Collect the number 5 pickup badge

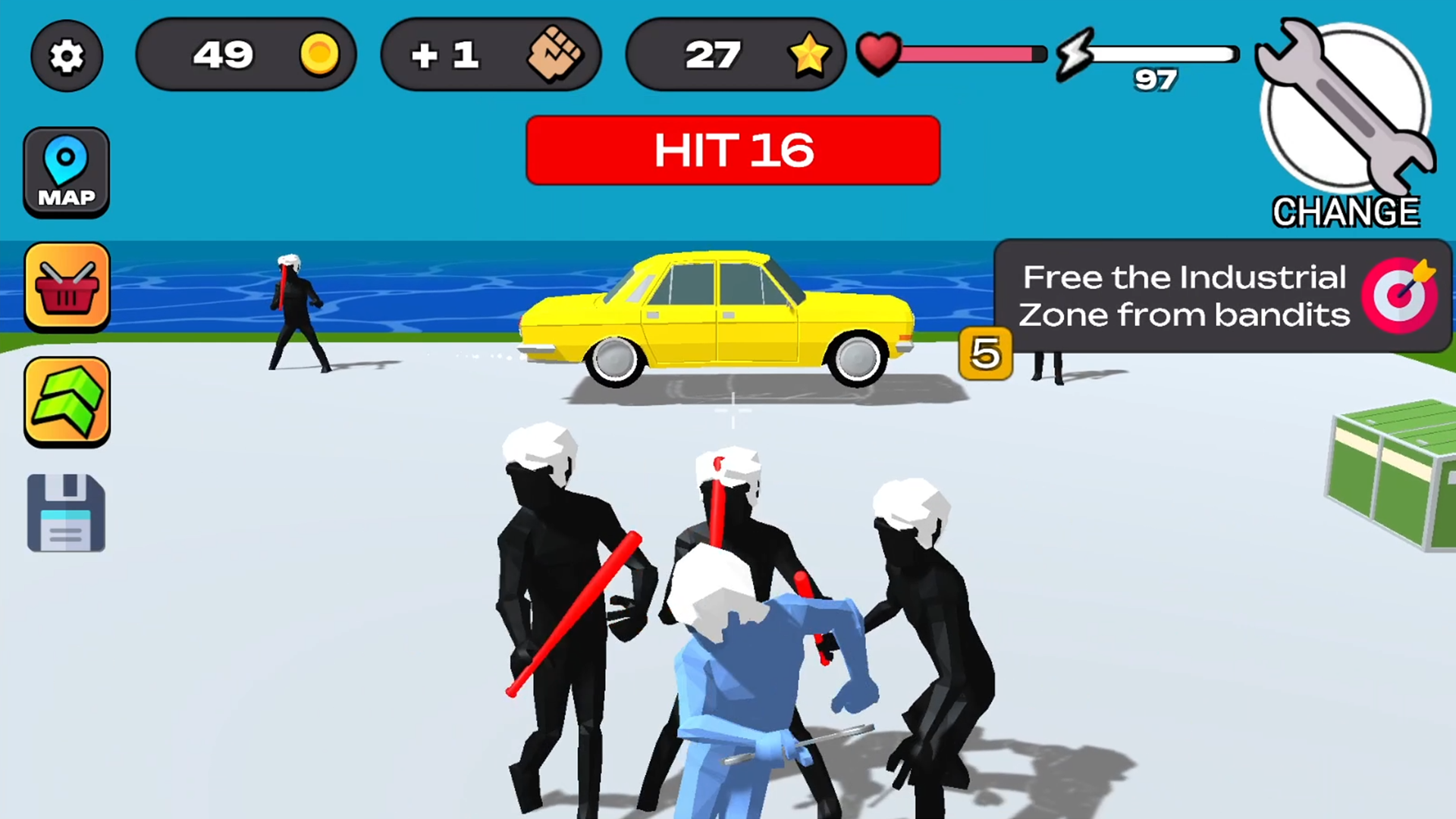point(984,354)
